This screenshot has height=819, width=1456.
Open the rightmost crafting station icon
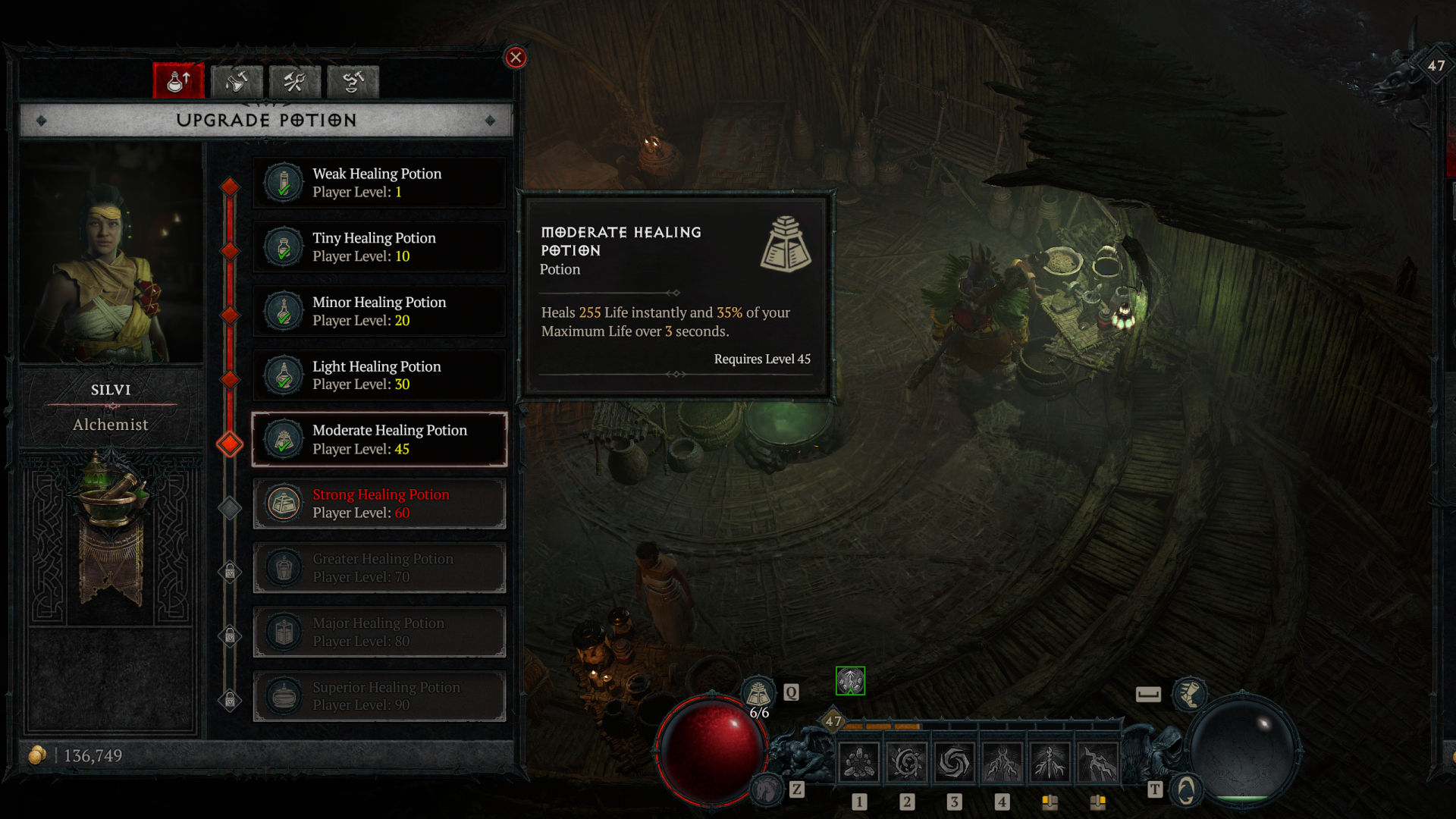click(352, 80)
